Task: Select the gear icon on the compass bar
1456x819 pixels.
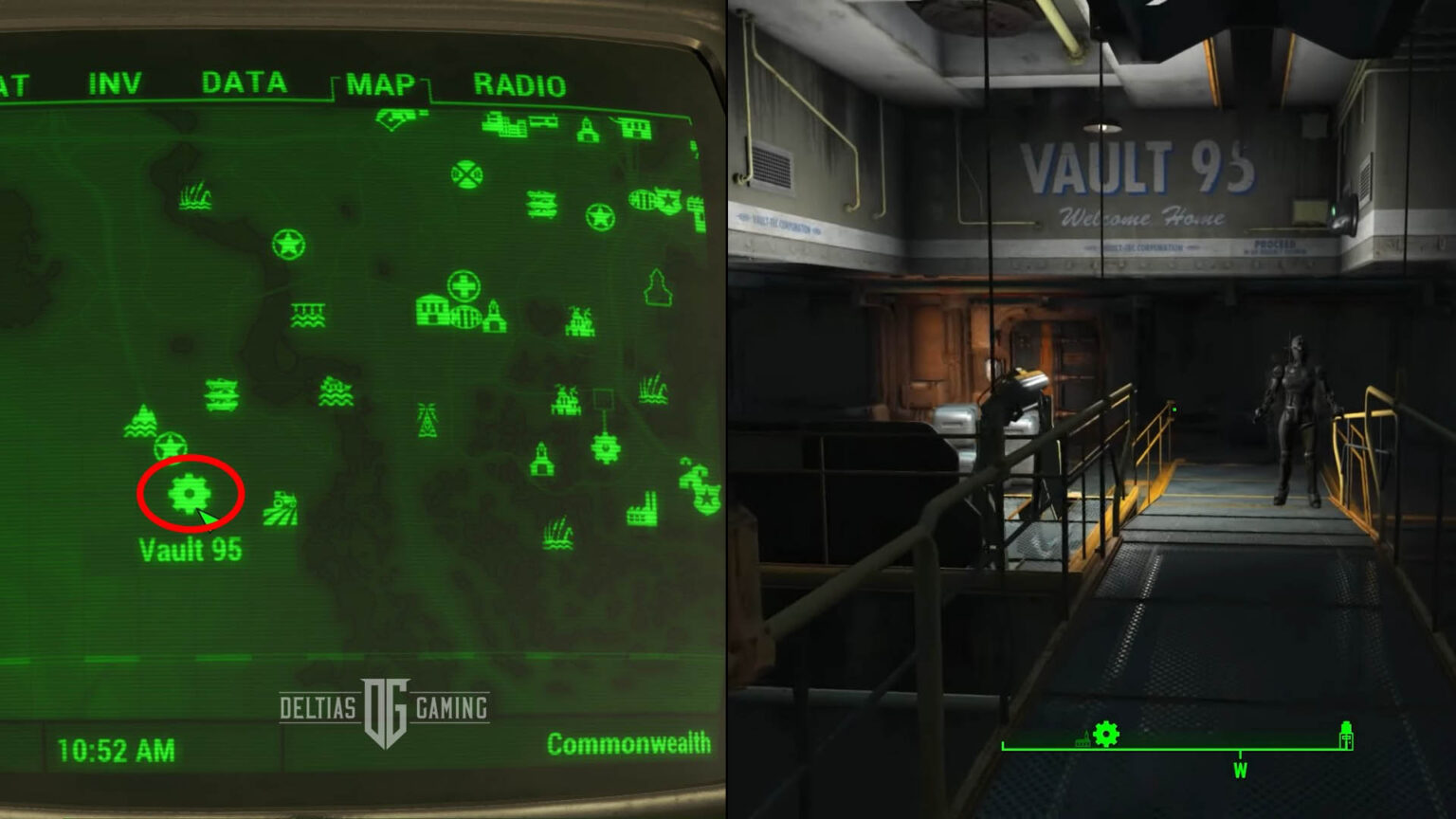Action: 1105,732
